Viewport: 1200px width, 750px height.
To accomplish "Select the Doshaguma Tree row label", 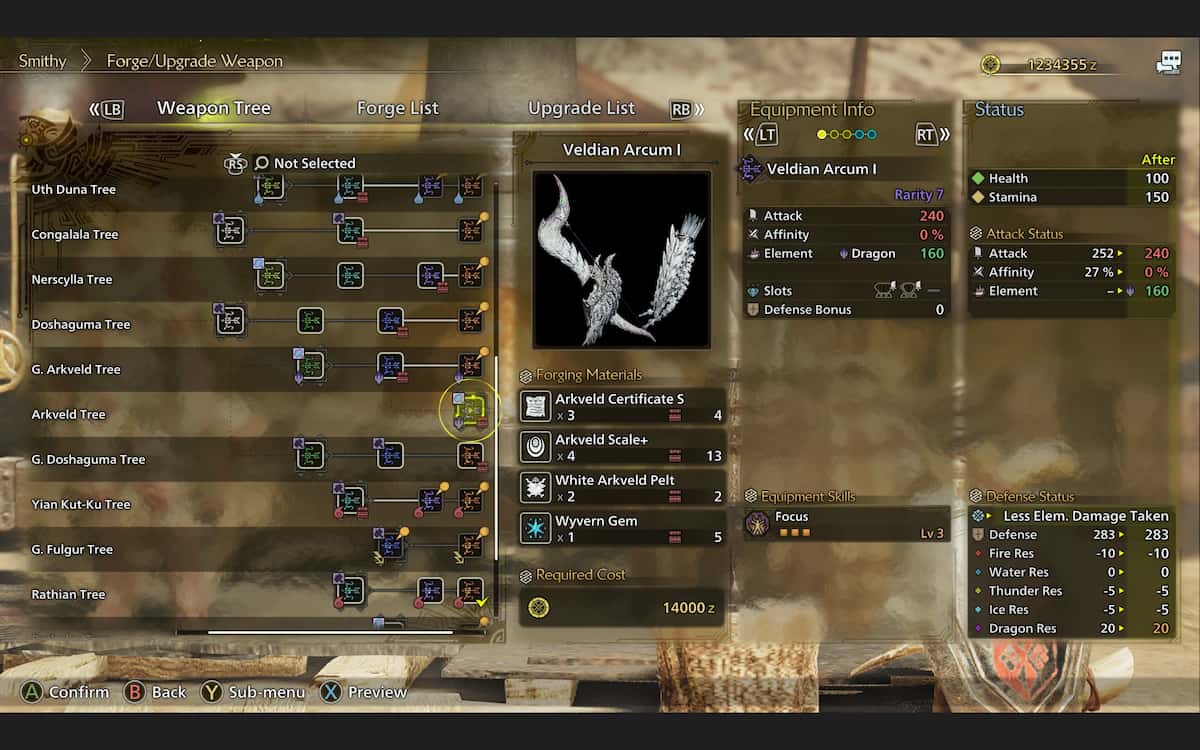I will tap(81, 324).
